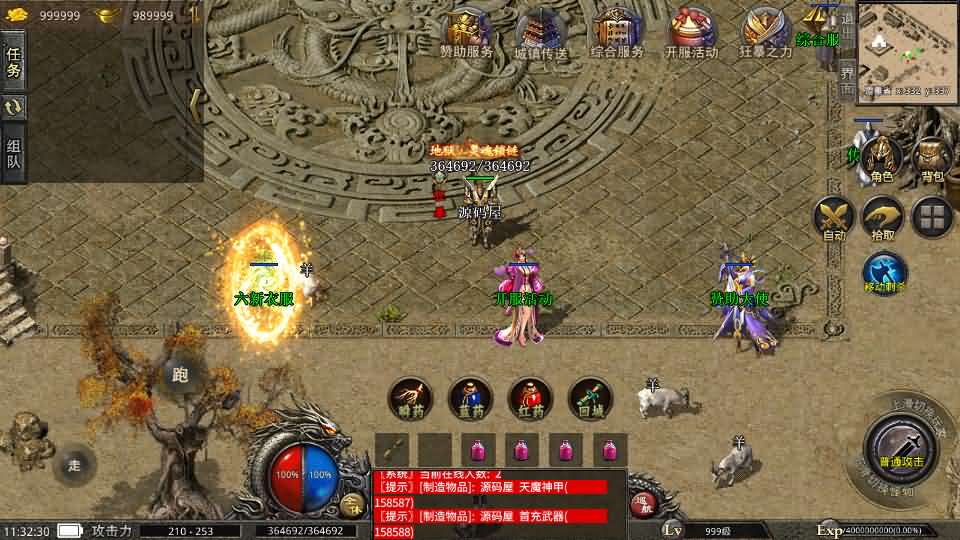Use the 红药 red potion shortcut
The image size is (960, 540).
click(530, 398)
